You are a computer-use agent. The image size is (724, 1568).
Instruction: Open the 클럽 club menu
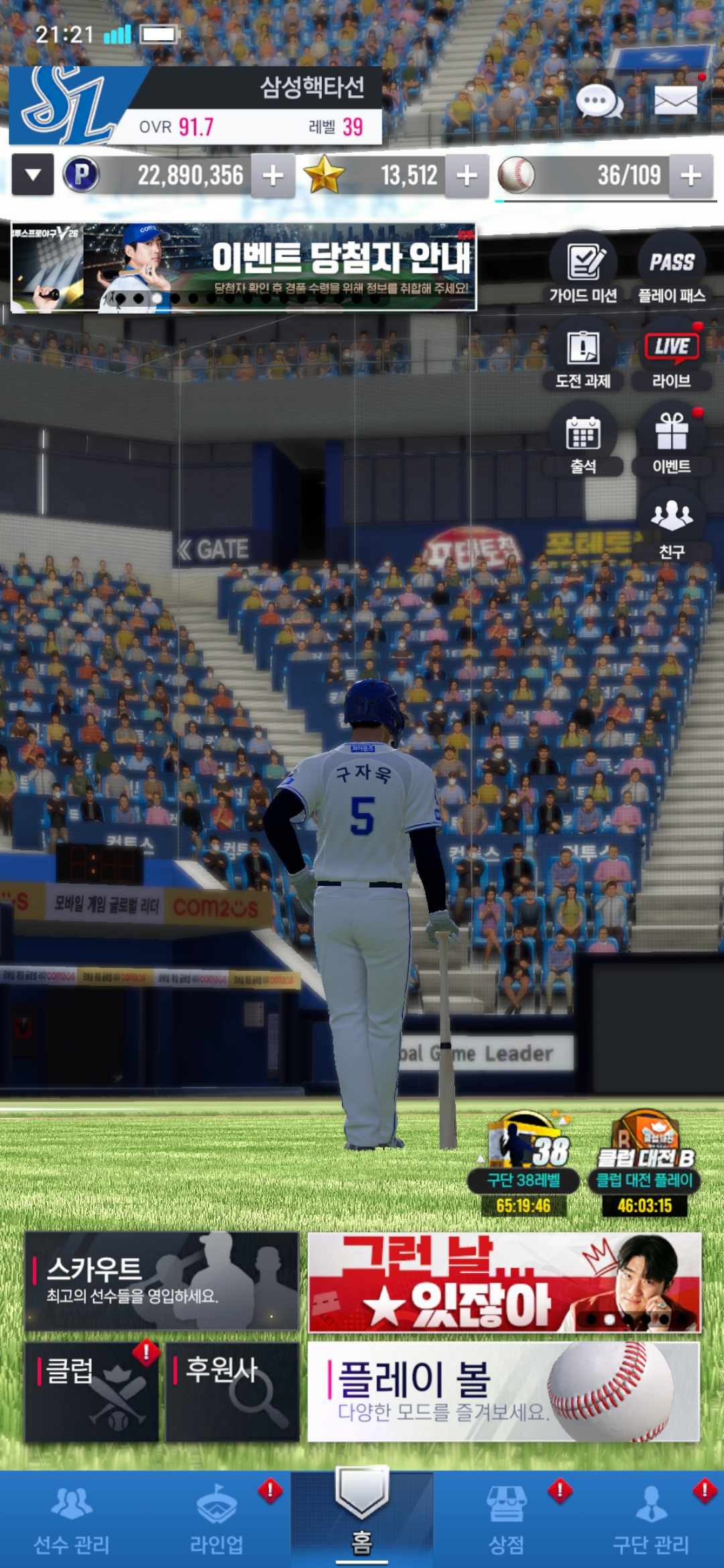pos(92,1391)
